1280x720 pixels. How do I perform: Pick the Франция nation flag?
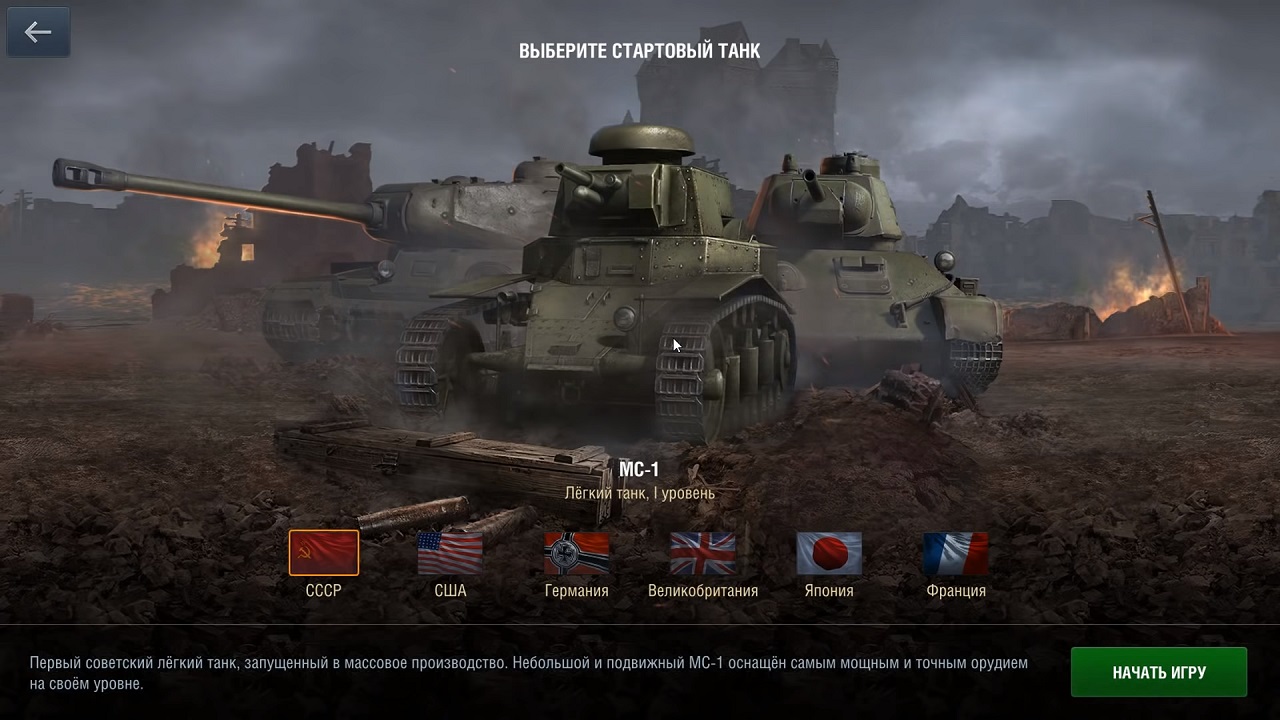point(956,553)
